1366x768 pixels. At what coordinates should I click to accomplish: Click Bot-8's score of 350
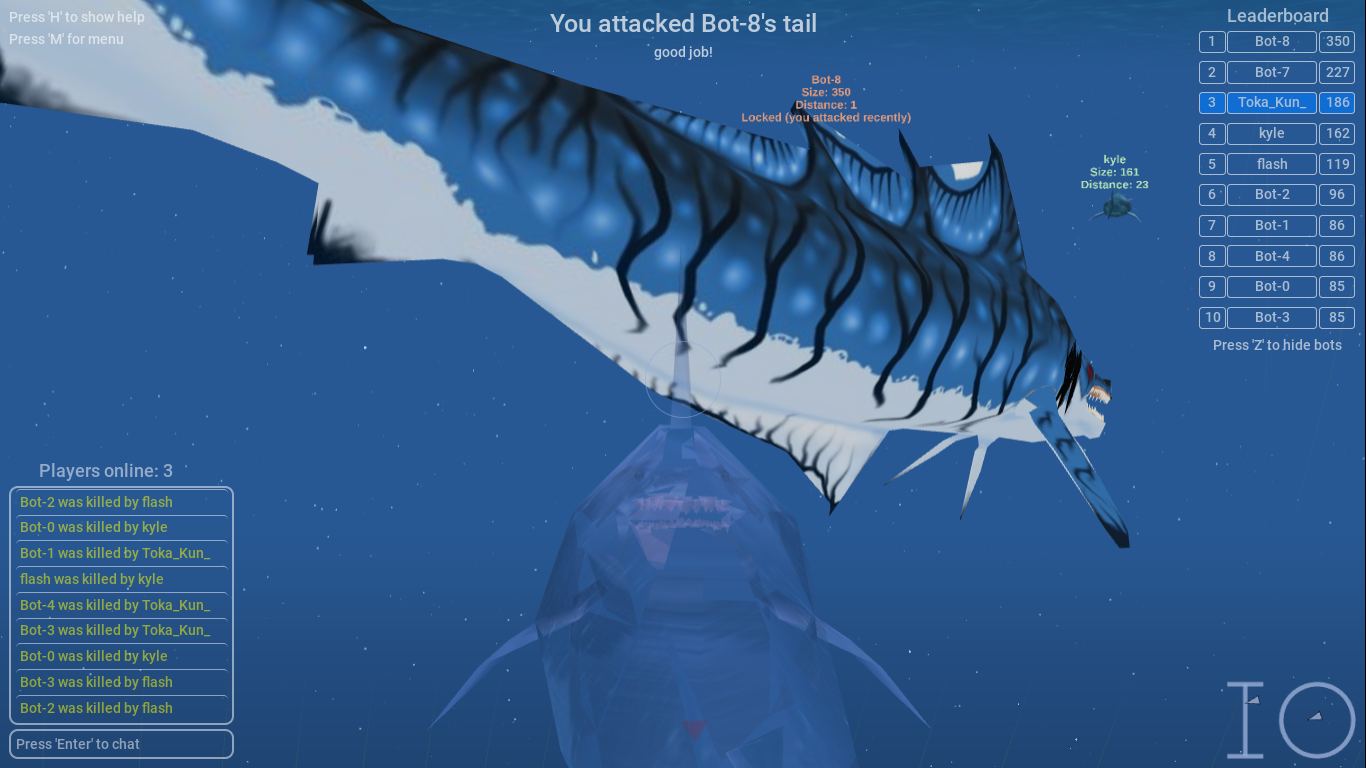1337,41
